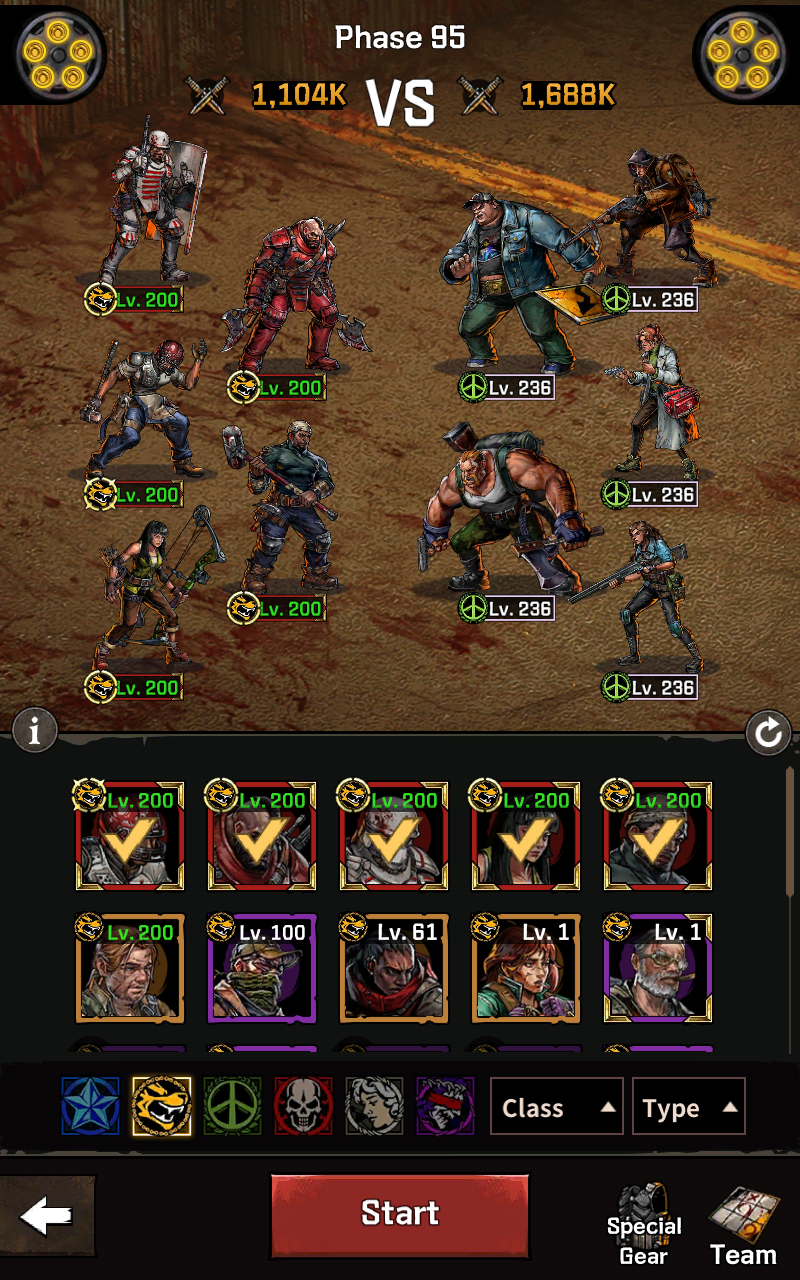Viewport: 800px width, 1280px height.
Task: Select the Lv. 100 masked hero card
Action: point(261,969)
